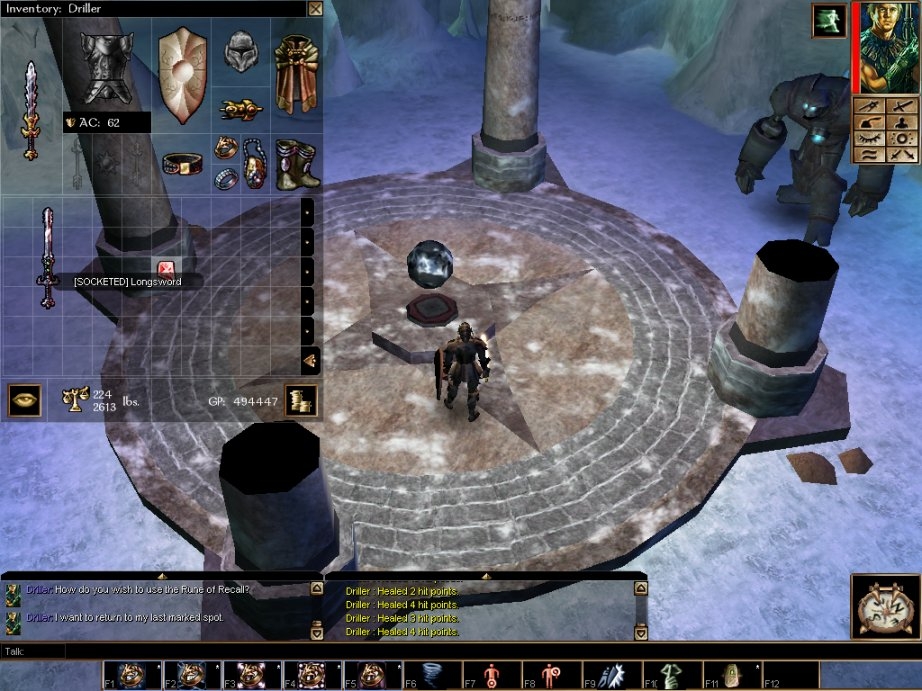Activate the F9 quickslot ability
922x691 pixels.
(x=611, y=675)
